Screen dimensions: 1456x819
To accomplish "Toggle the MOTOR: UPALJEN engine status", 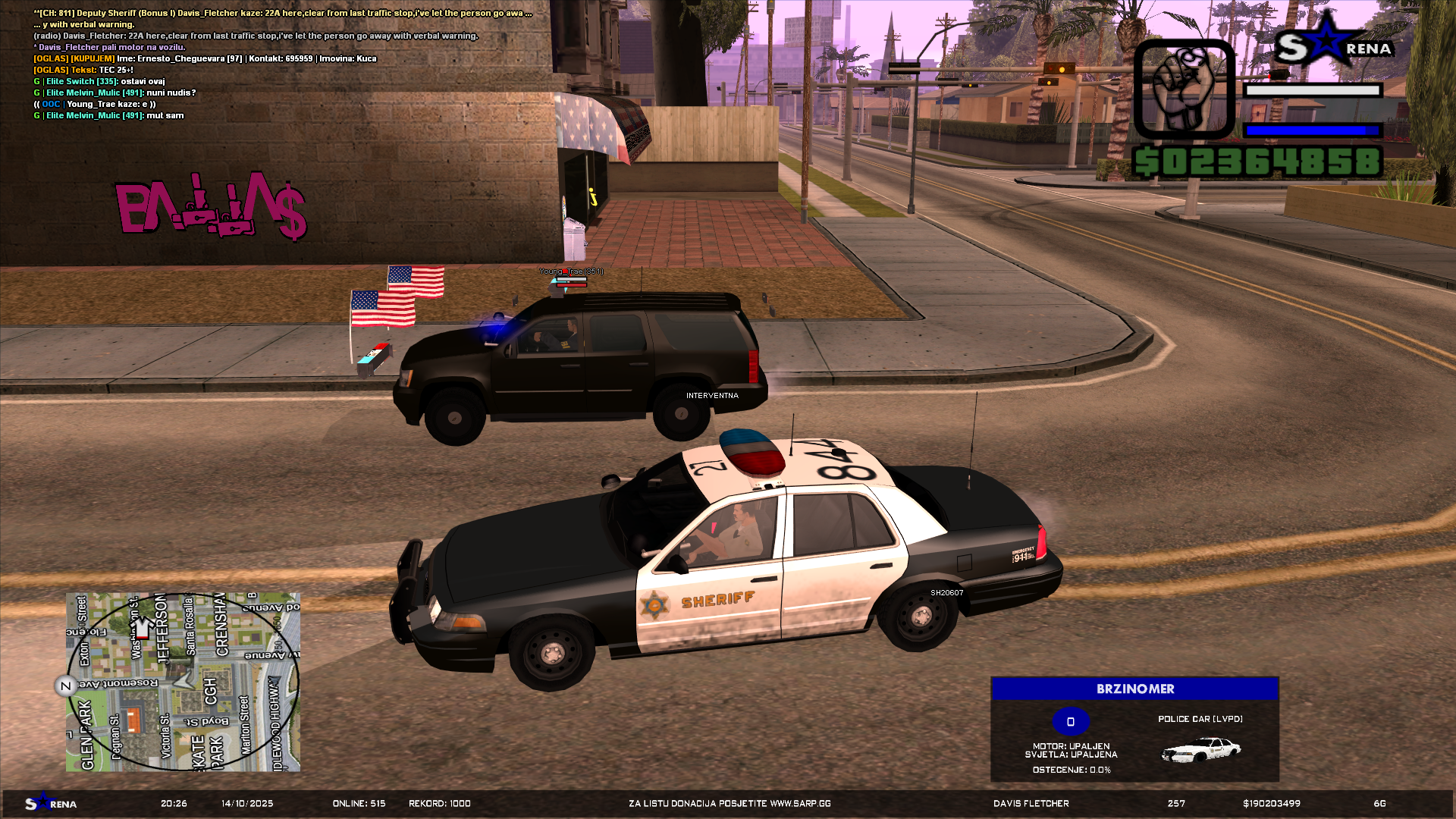I will [1071, 745].
